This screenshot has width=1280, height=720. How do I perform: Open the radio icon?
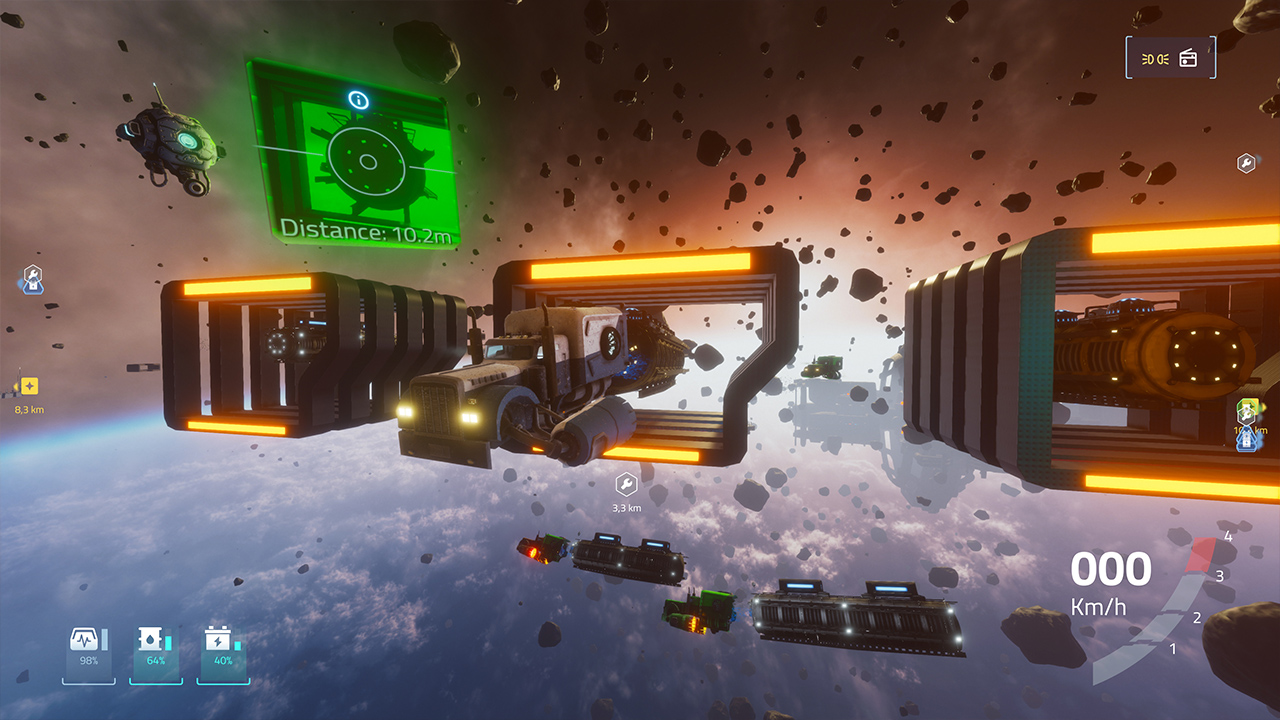pyautogui.click(x=1188, y=57)
